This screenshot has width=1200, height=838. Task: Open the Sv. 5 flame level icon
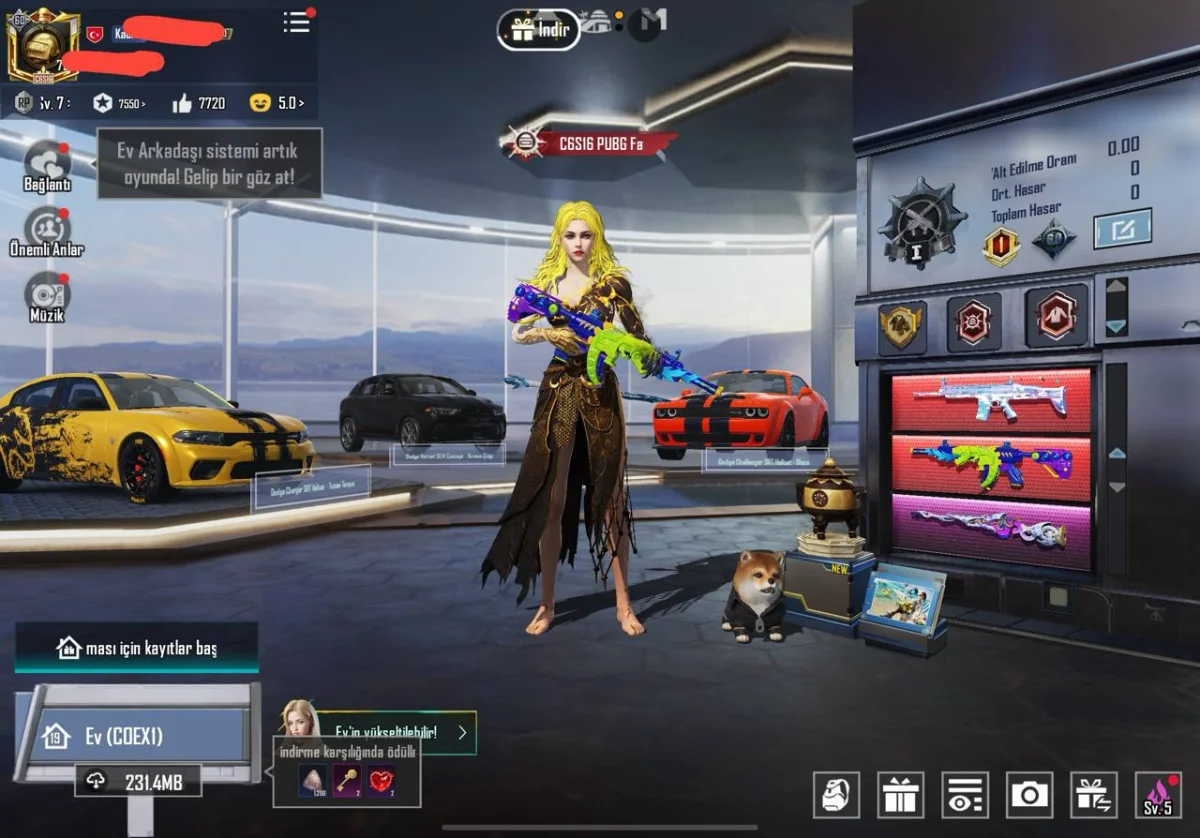click(x=1158, y=796)
